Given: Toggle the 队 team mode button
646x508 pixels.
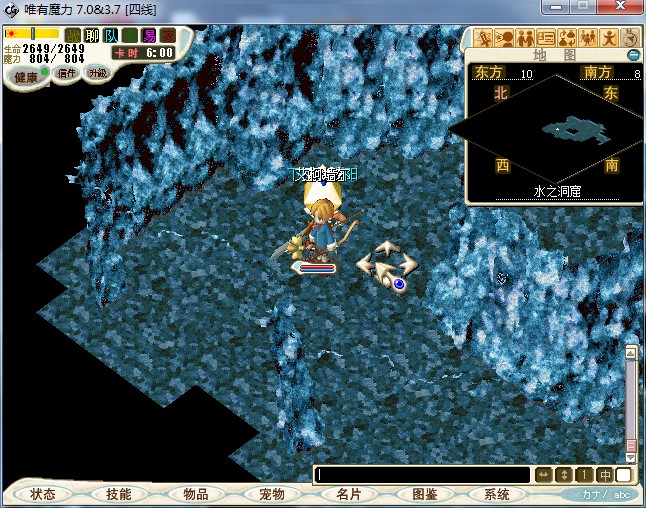Looking at the screenshot, I should click(x=111, y=35).
